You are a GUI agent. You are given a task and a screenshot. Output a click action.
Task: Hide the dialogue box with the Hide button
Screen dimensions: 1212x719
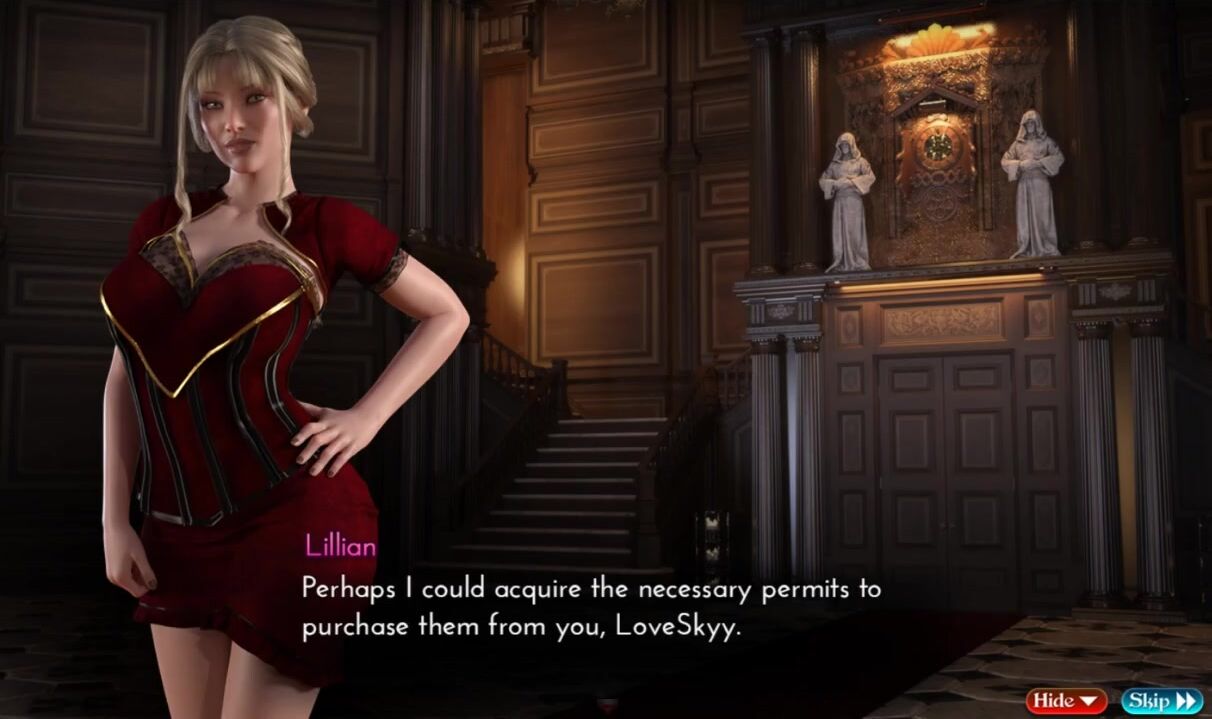point(1066,700)
